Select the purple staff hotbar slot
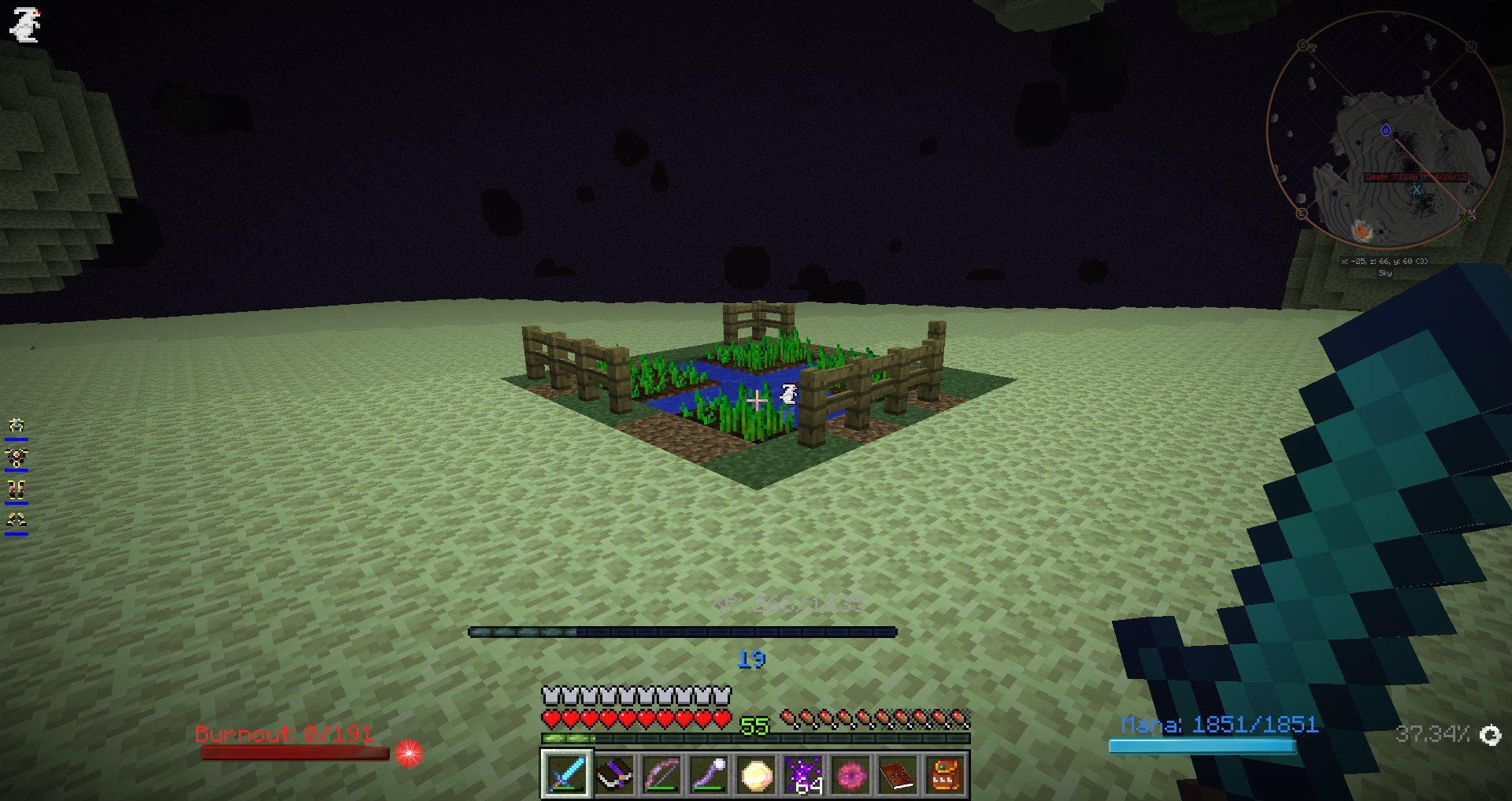Viewport: 1512px width, 801px height. pos(709,775)
